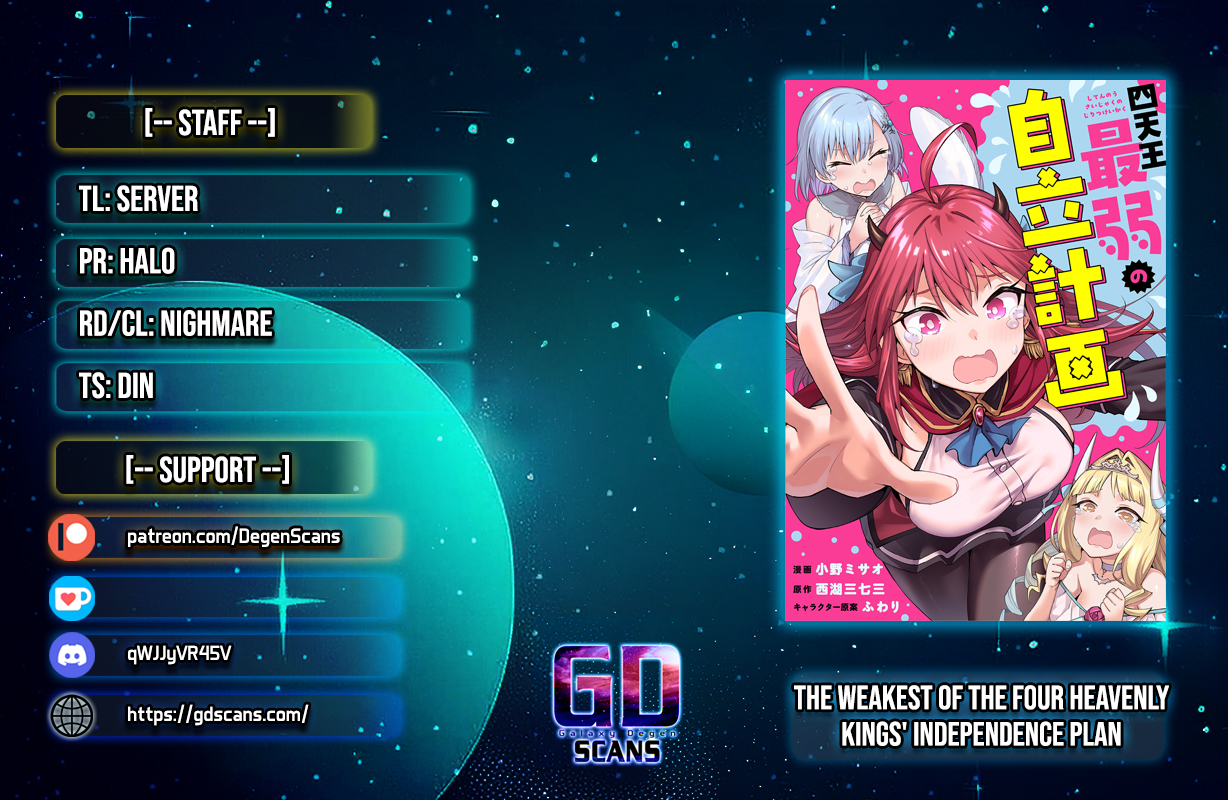Select the Discord invite code qWJJyVR45V
The width and height of the screenshot is (1228, 800).
coord(180,655)
